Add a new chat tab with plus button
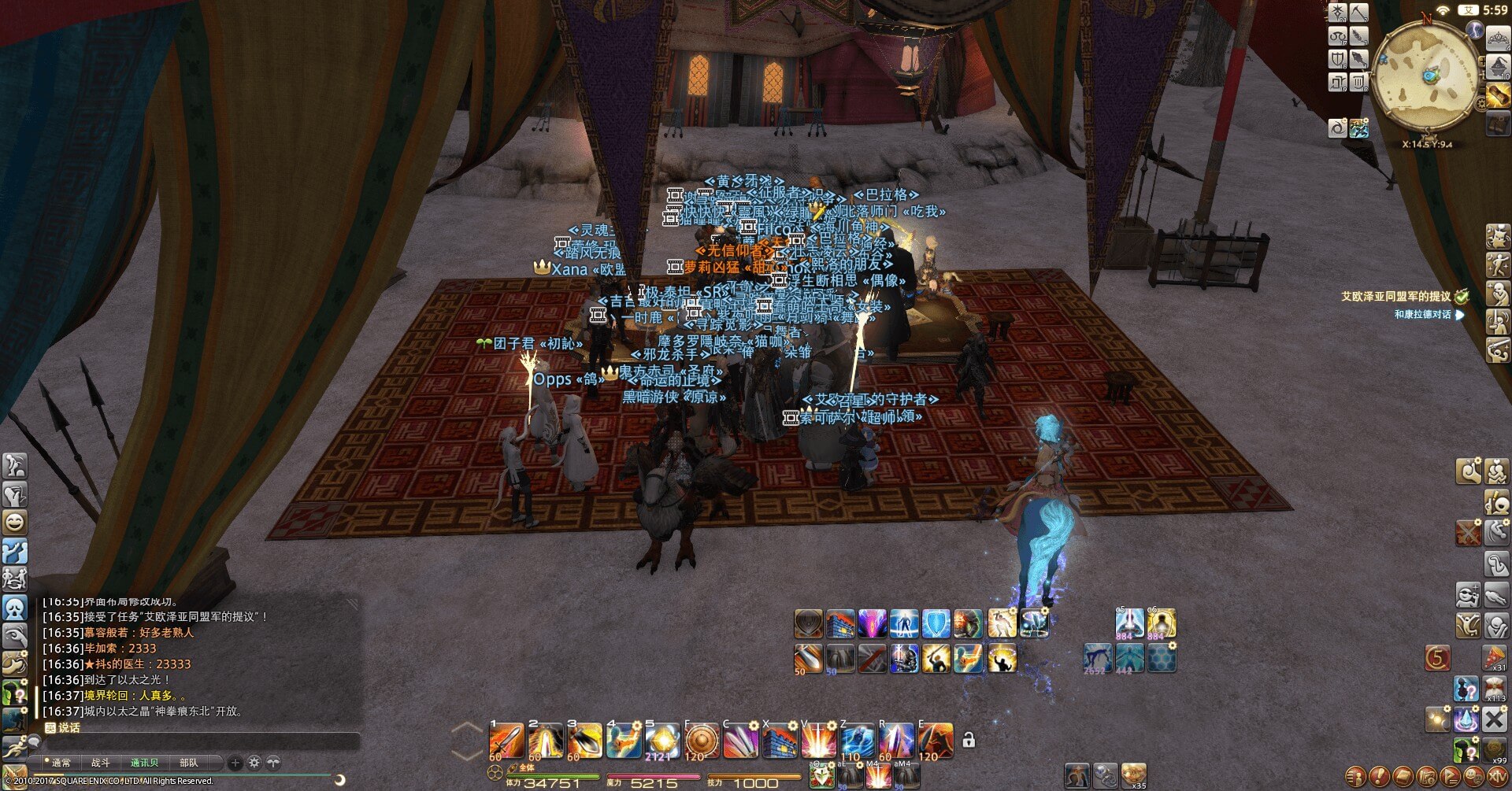Viewport: 1512px width, 791px height. [235, 763]
